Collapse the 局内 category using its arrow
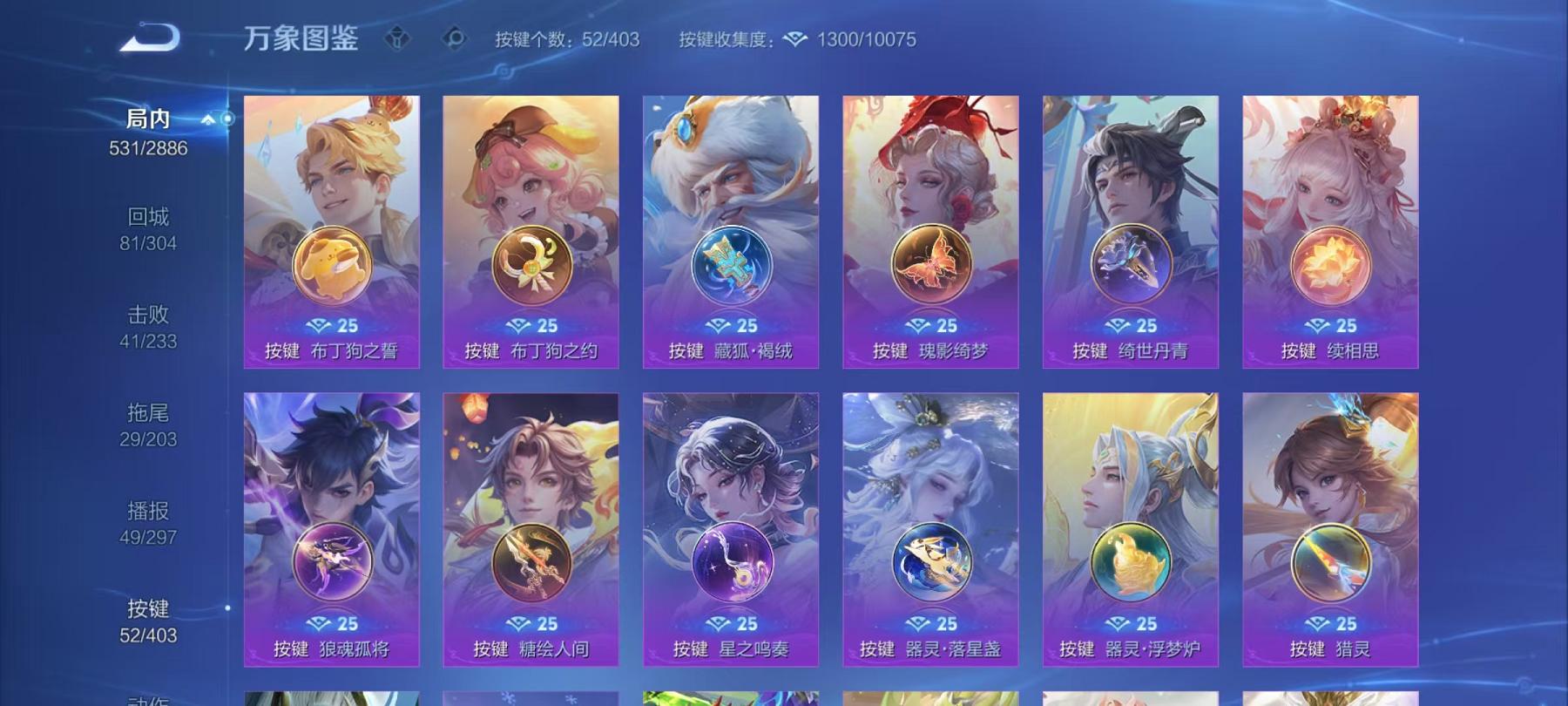The width and height of the screenshot is (1568, 706). point(207,118)
